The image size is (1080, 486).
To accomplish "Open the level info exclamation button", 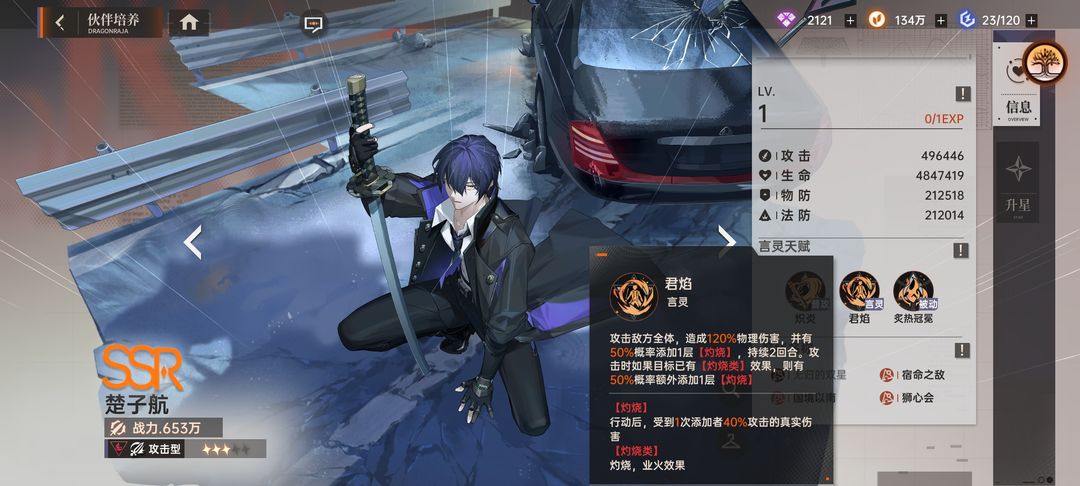I will (962, 94).
